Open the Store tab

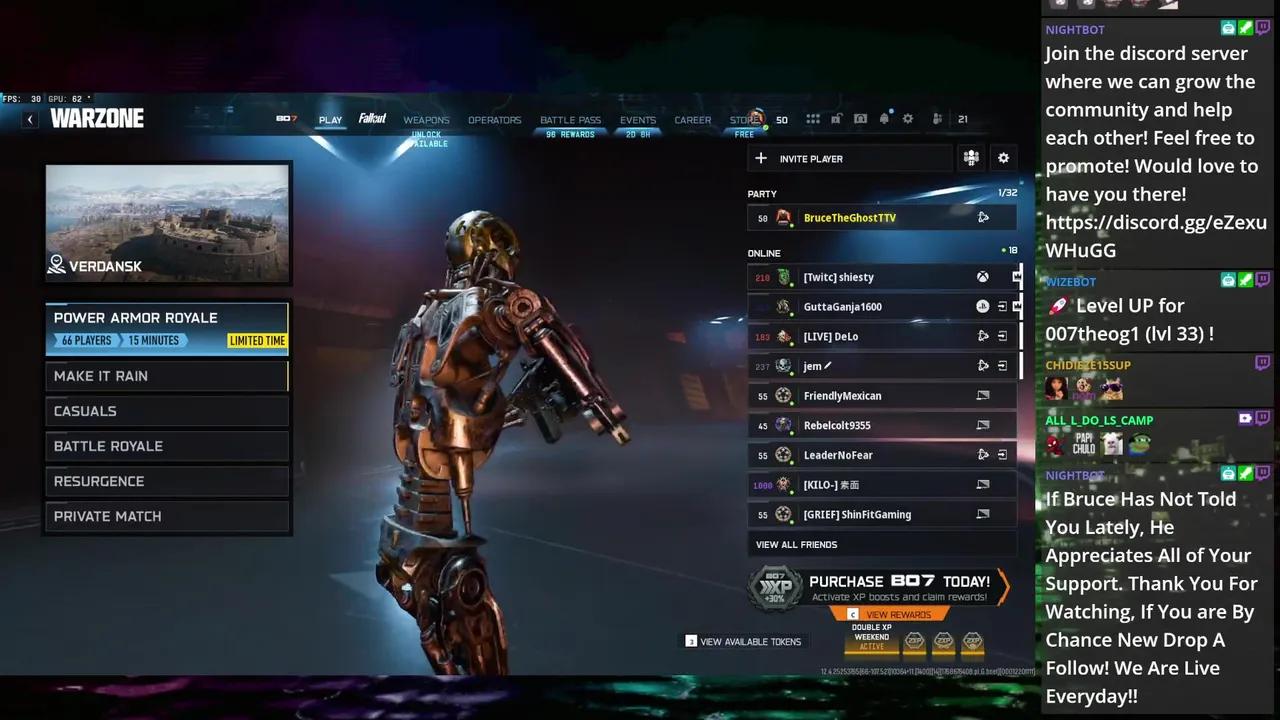(744, 120)
